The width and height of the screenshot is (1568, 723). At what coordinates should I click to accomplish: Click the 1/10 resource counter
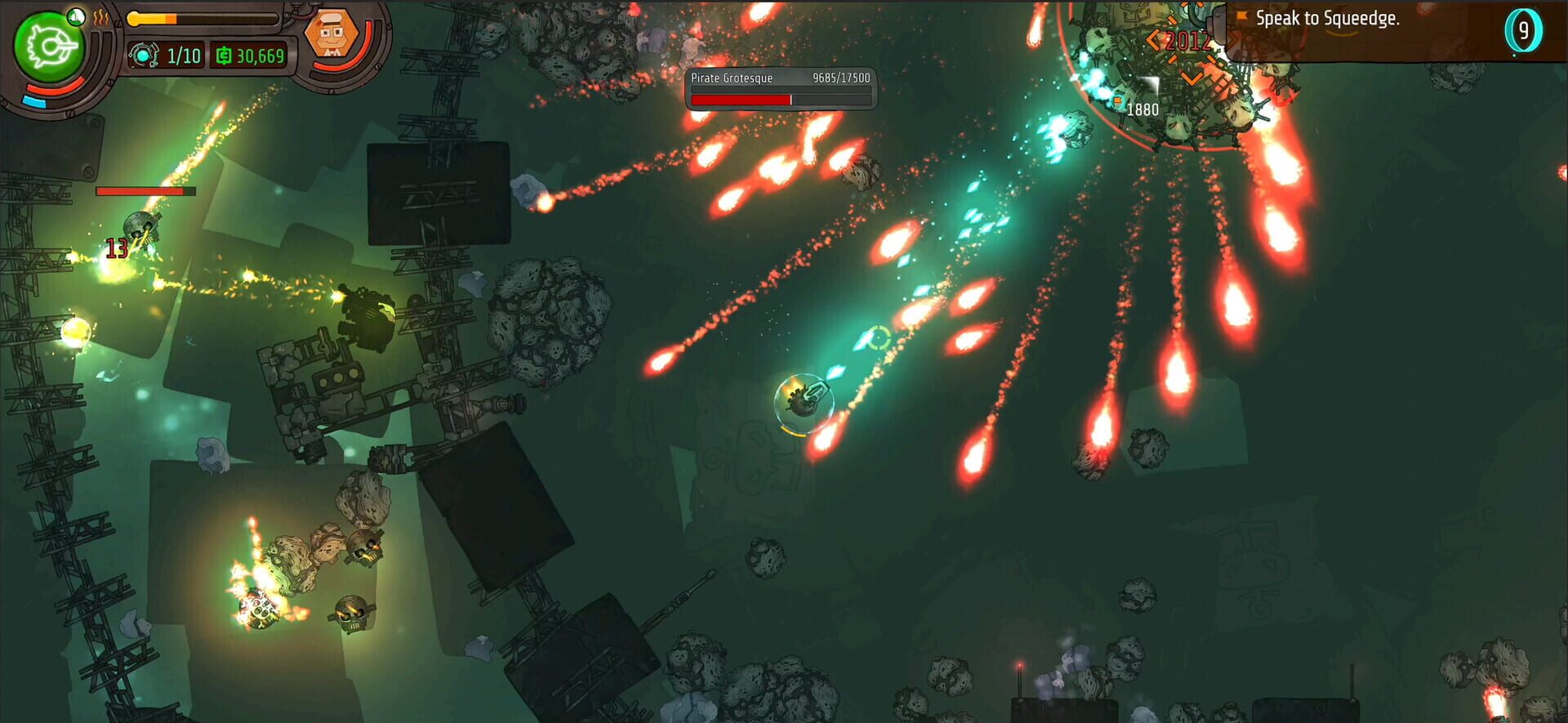point(184,56)
